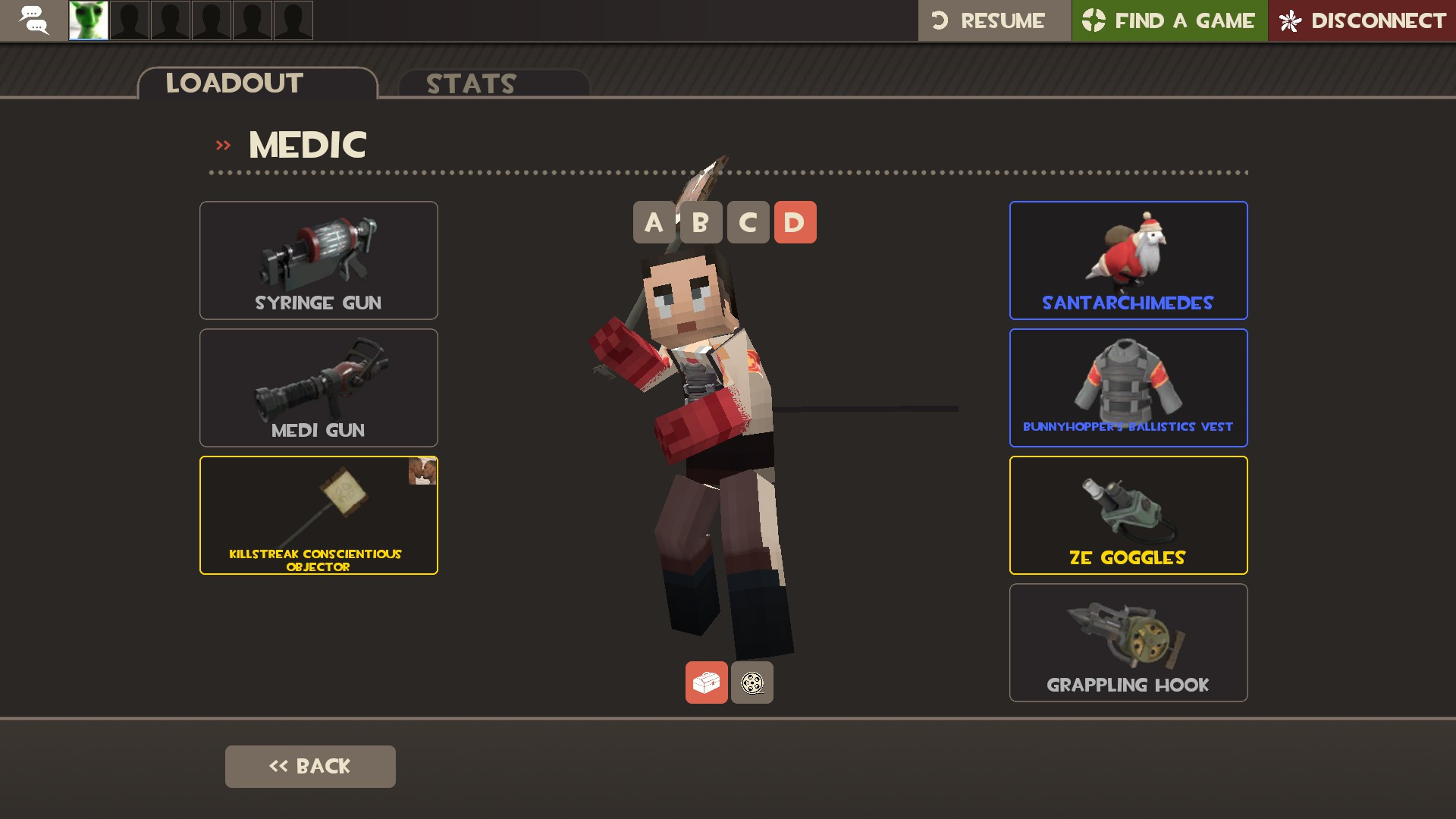1456x819 pixels.
Task: Select the Ze Goggles cosmetic item
Action: coord(1128,515)
